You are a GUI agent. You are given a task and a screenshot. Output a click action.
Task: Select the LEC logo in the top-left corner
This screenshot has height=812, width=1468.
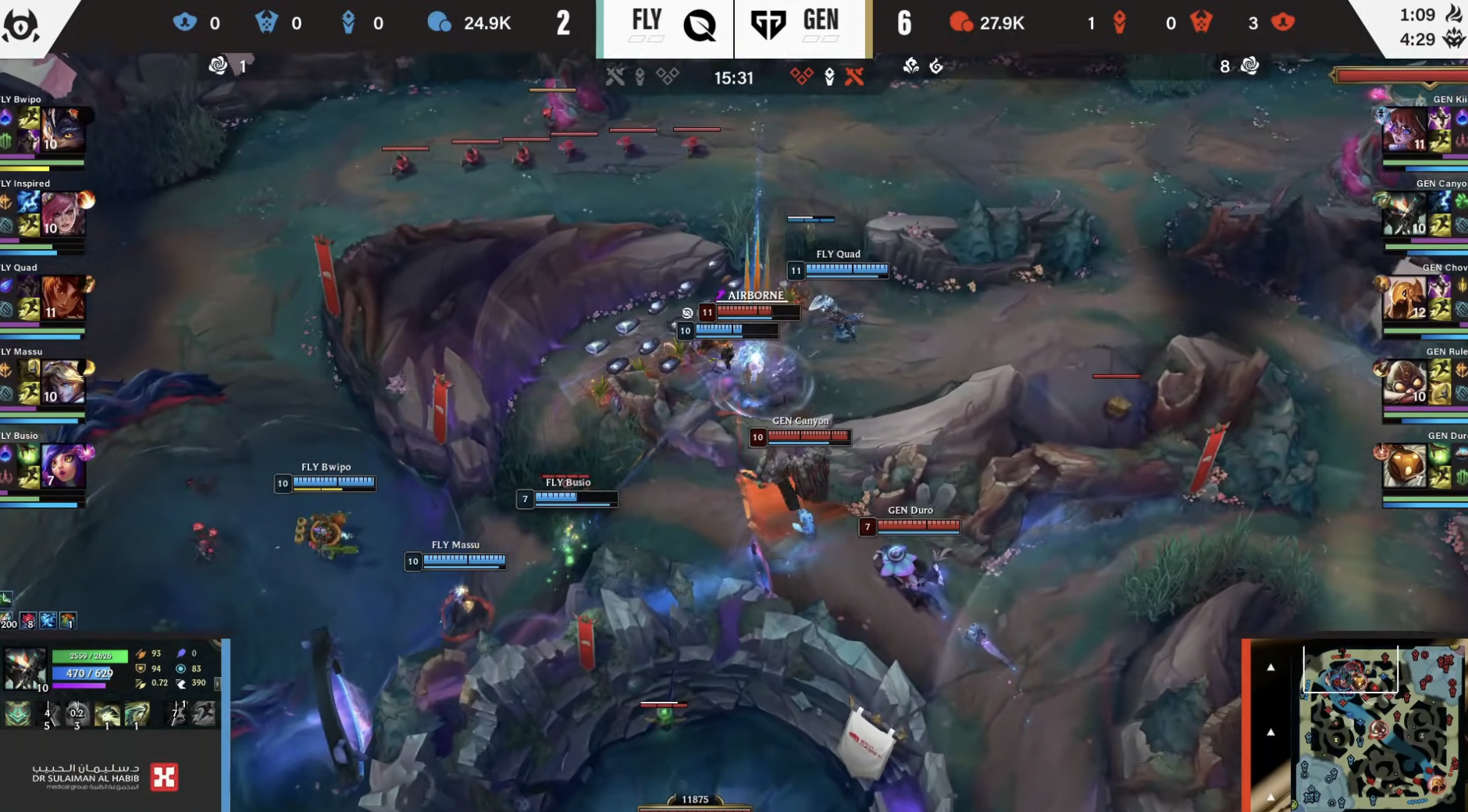point(21,23)
